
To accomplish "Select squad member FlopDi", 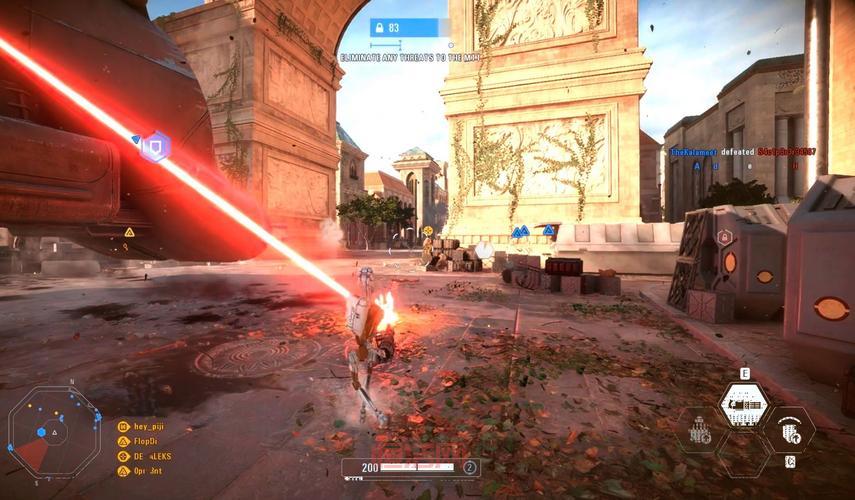I will coord(145,440).
